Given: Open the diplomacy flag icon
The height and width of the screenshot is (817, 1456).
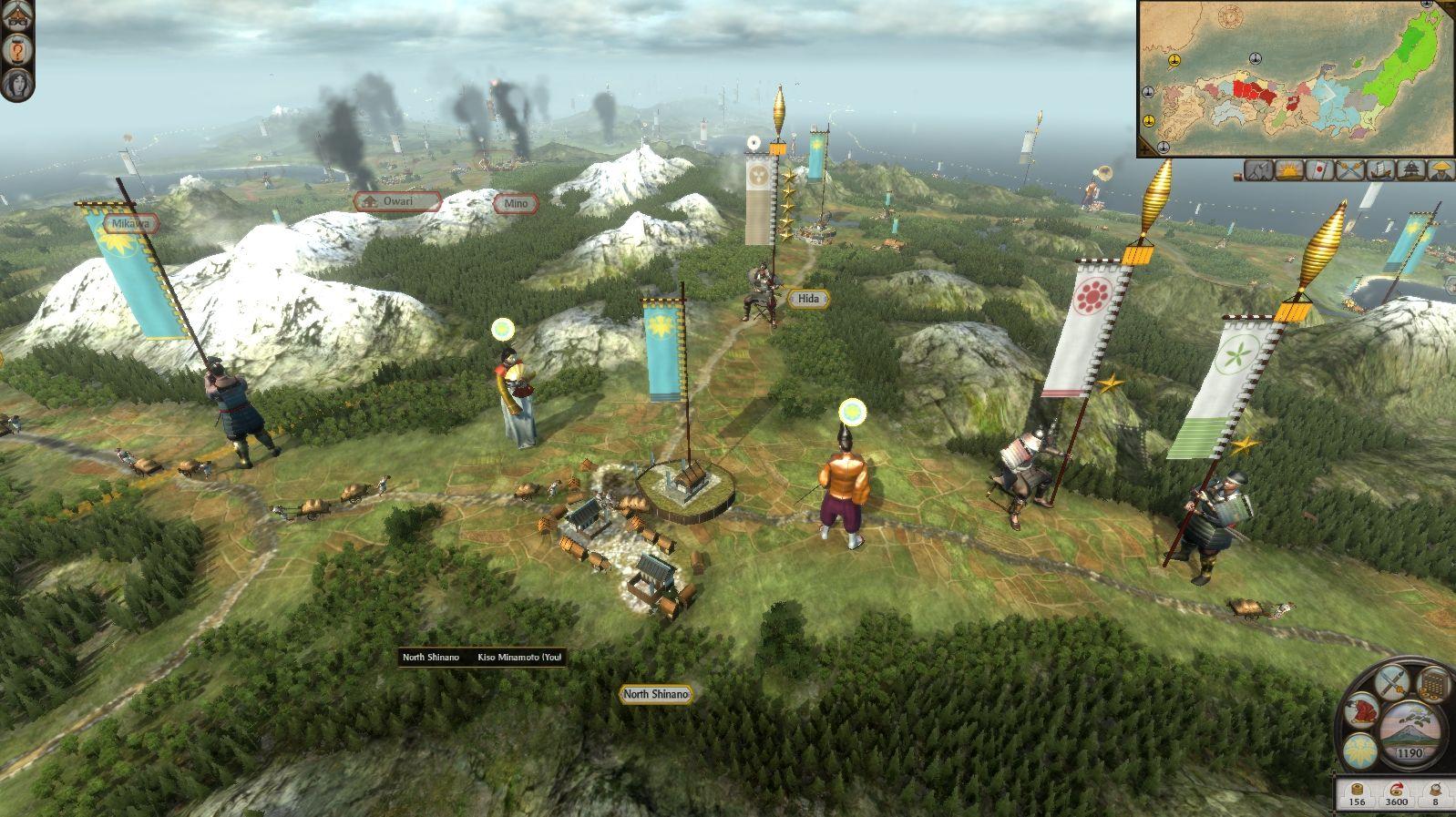Looking at the screenshot, I should pos(1320,169).
